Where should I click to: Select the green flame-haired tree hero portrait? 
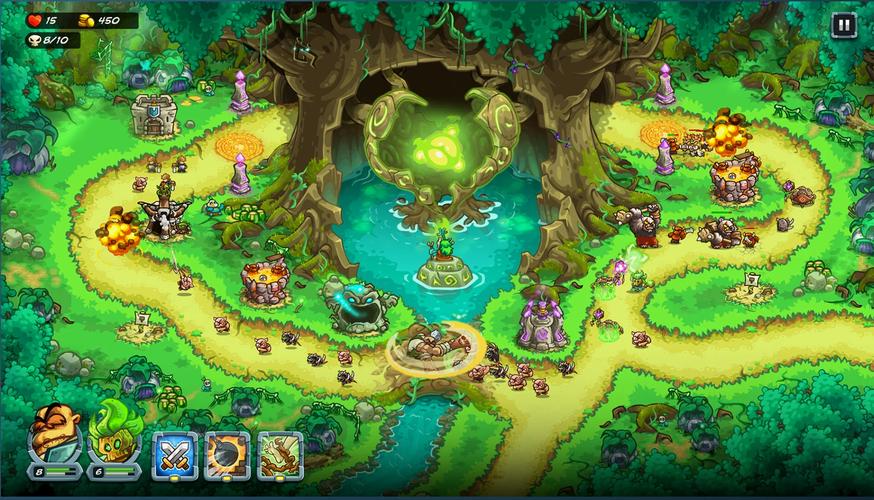113,435
